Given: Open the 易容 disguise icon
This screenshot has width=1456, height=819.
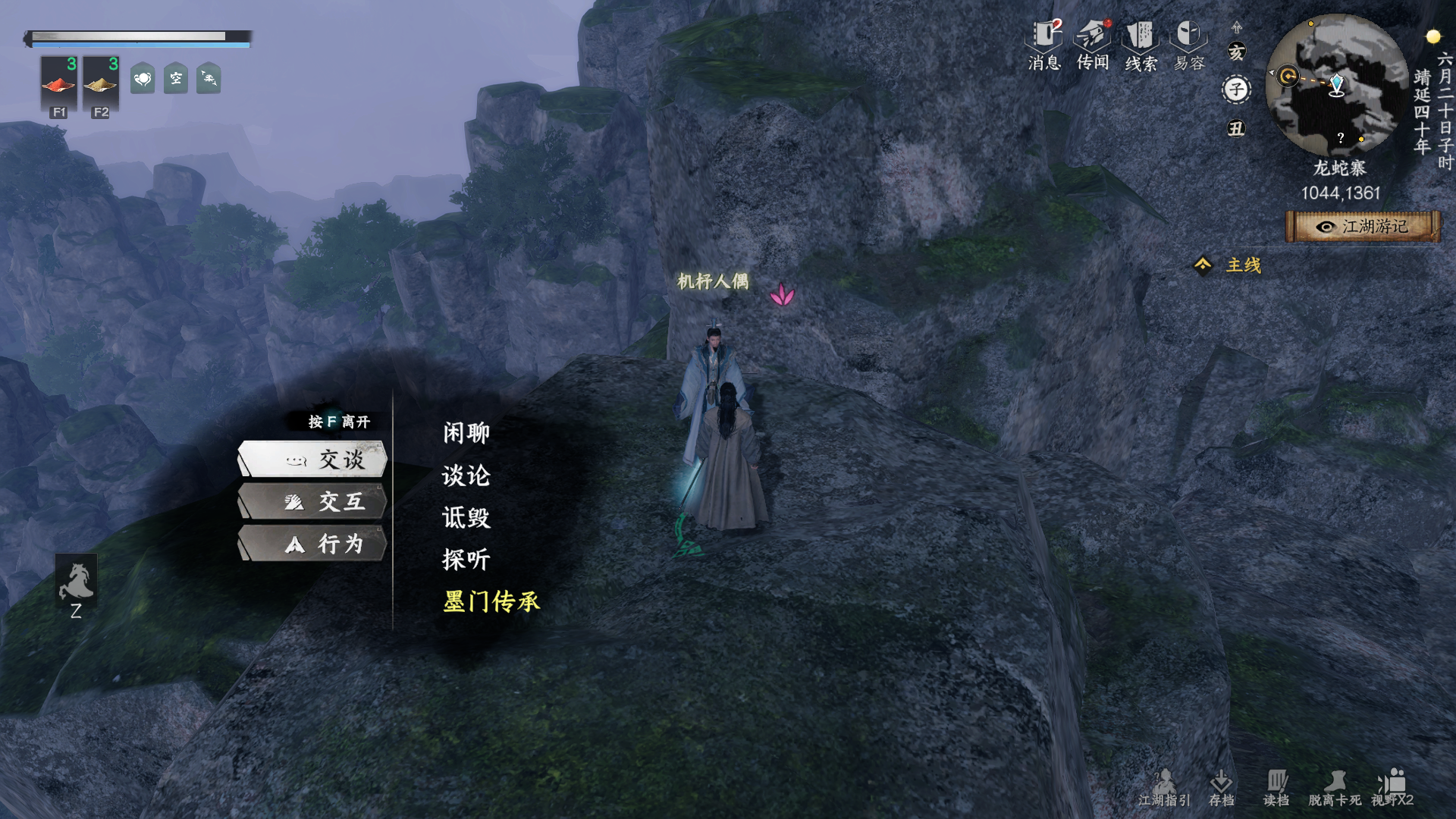Looking at the screenshot, I should tap(1189, 45).
